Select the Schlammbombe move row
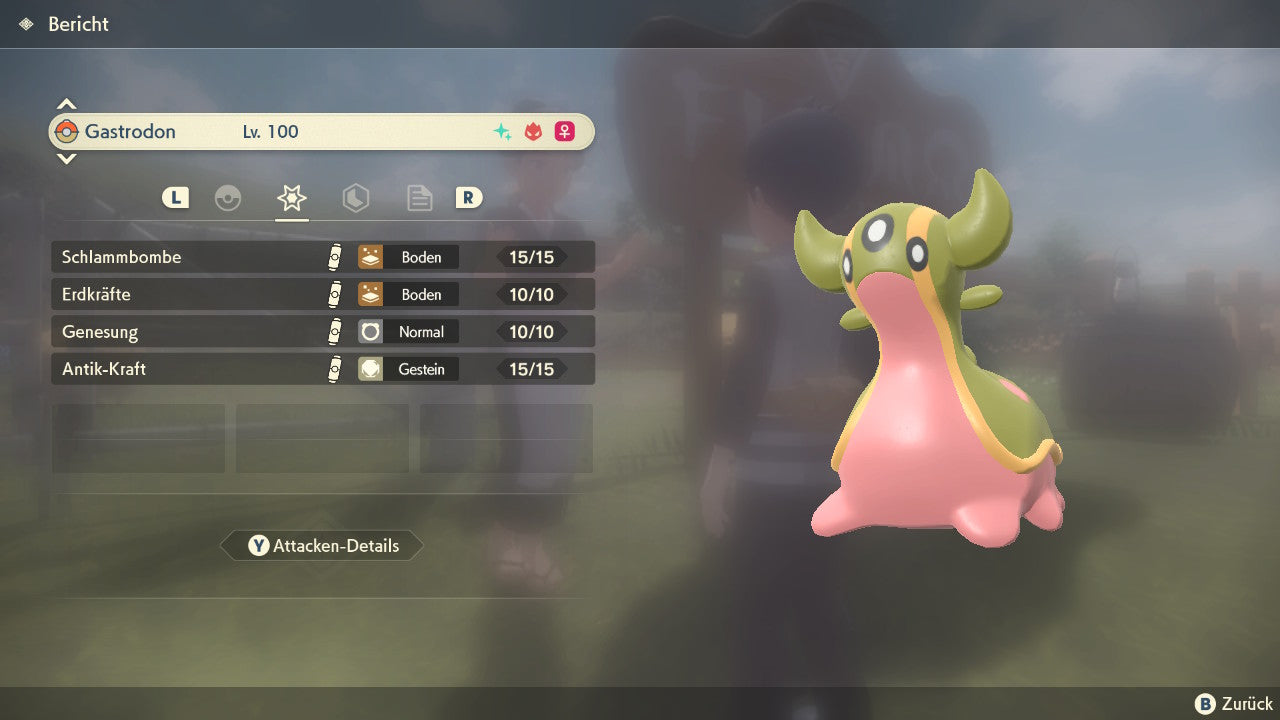Image resolution: width=1280 pixels, height=720 pixels. 322,257
